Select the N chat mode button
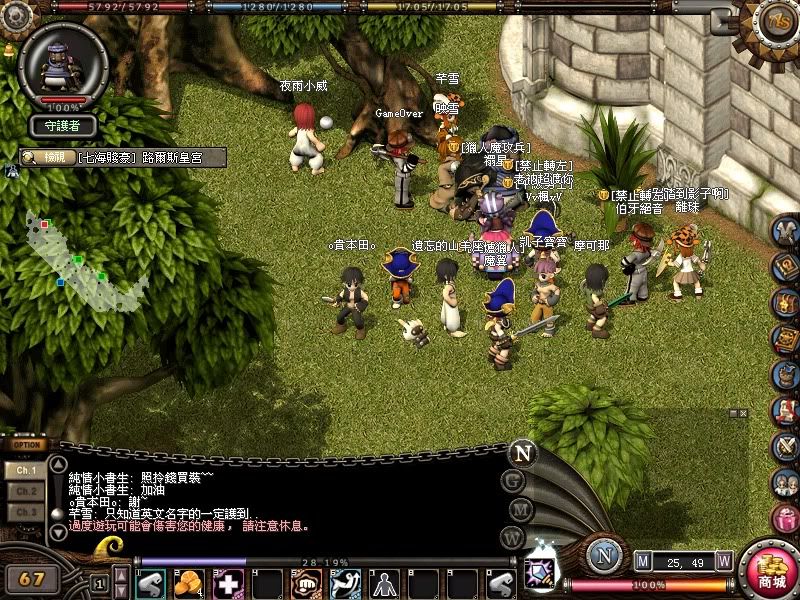The width and height of the screenshot is (800, 600). [522, 452]
